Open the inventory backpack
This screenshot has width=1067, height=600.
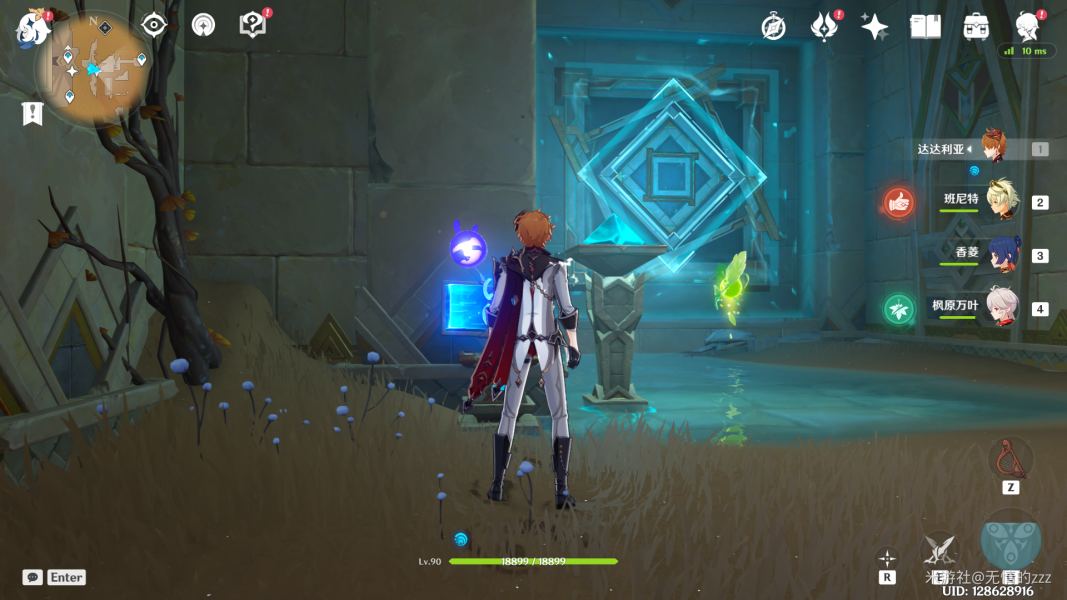pyautogui.click(x=976, y=27)
